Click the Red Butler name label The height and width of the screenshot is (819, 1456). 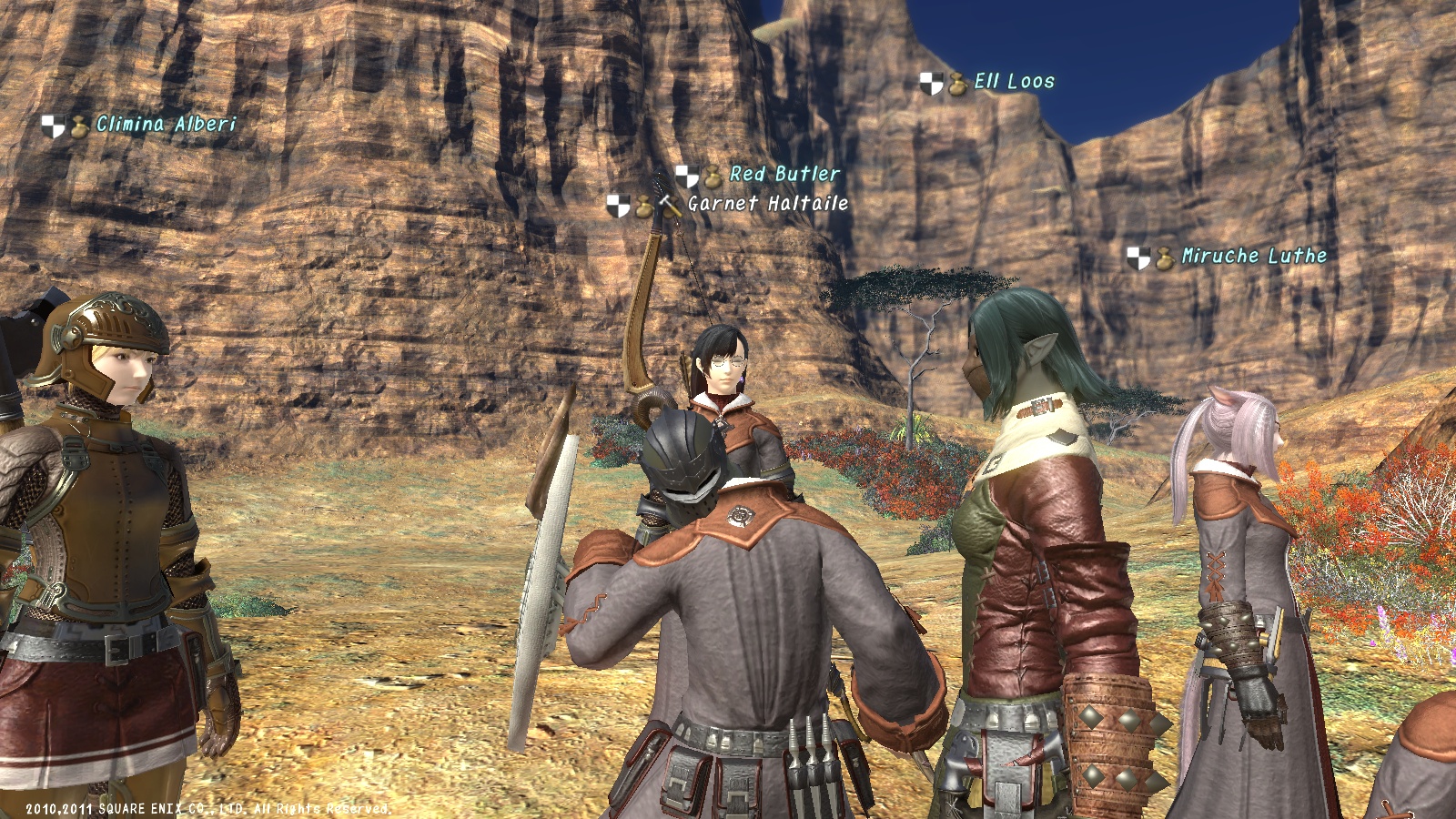(784, 174)
